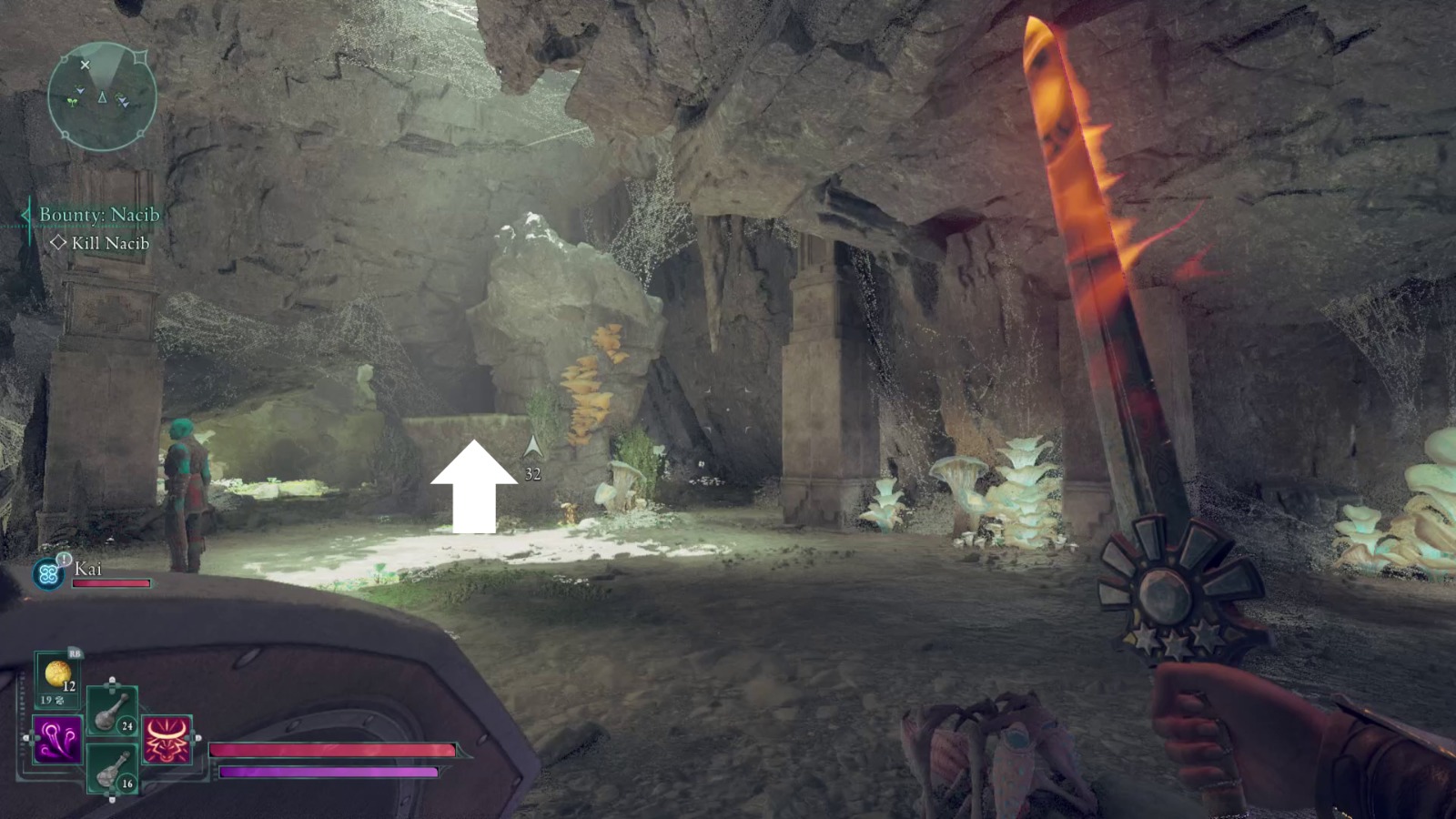Select the purple magic ability icon
Viewport: 1456px width, 819px height.
(56, 737)
